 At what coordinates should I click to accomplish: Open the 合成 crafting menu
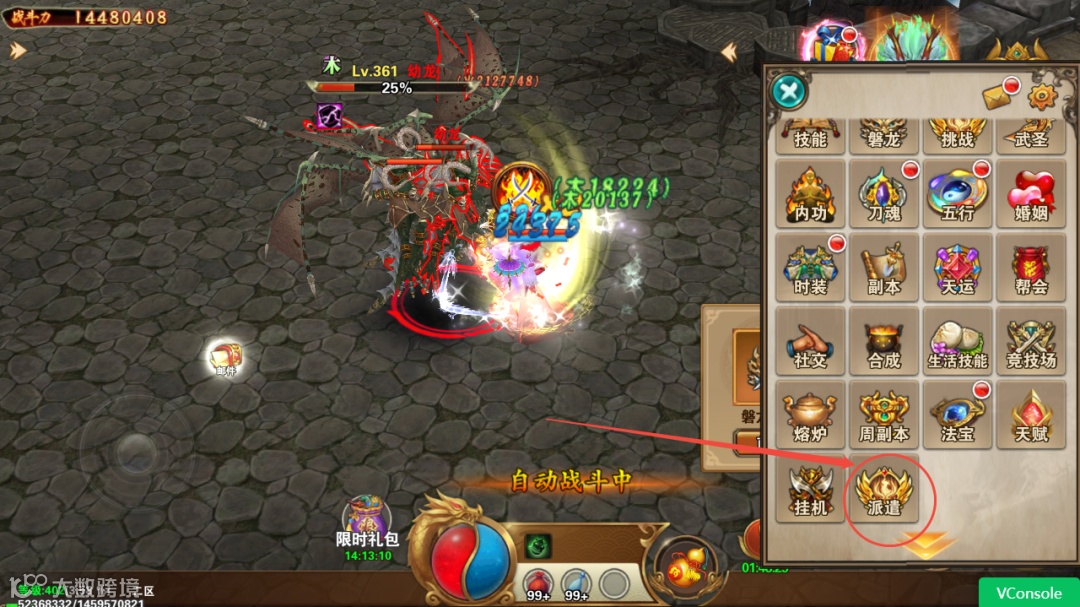[884, 341]
